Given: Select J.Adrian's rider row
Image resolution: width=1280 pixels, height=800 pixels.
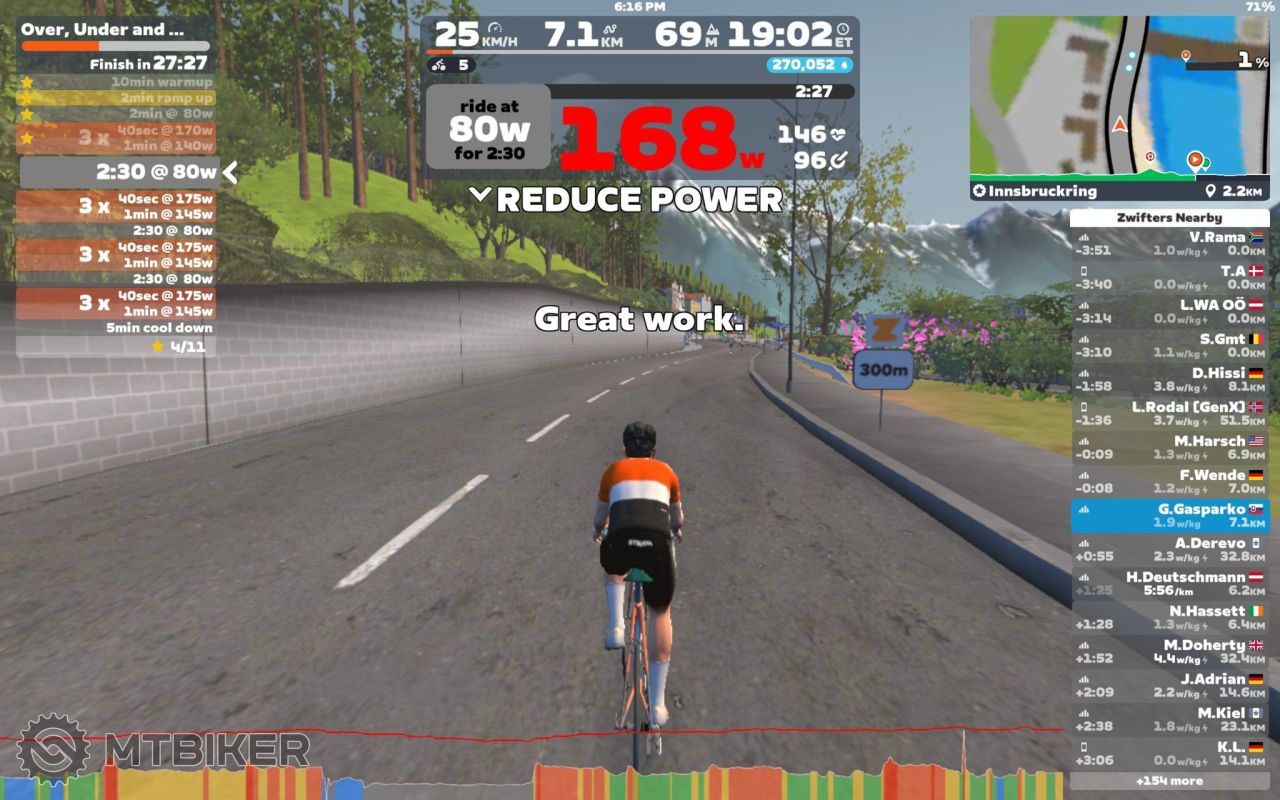Looking at the screenshot, I should (1169, 685).
